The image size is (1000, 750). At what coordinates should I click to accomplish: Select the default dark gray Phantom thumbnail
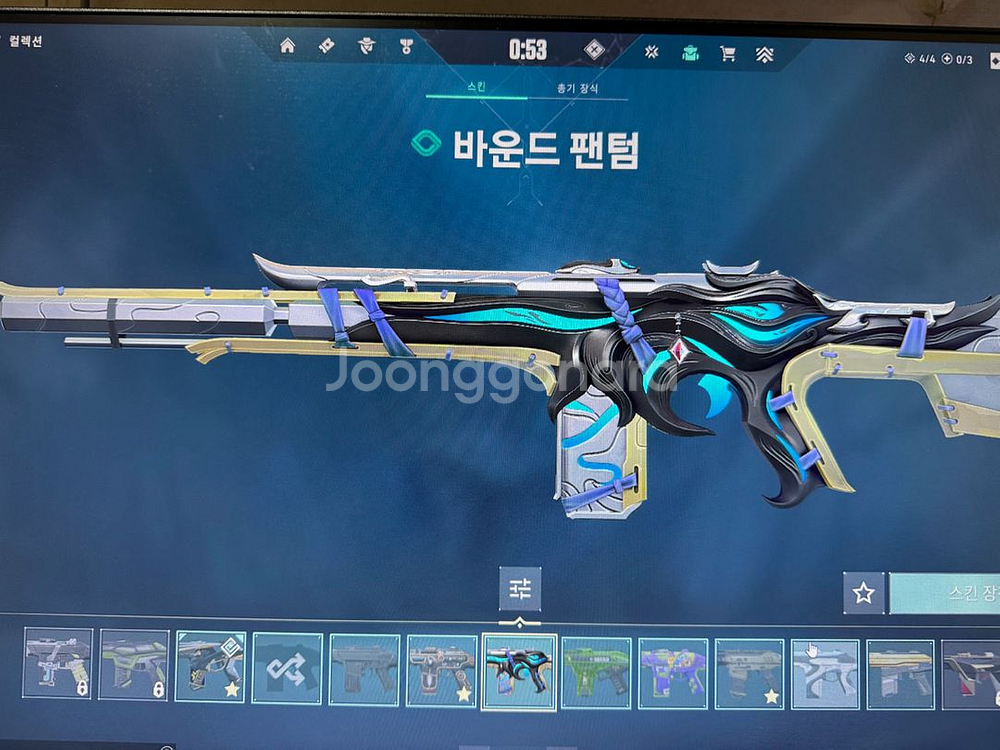[x=364, y=669]
